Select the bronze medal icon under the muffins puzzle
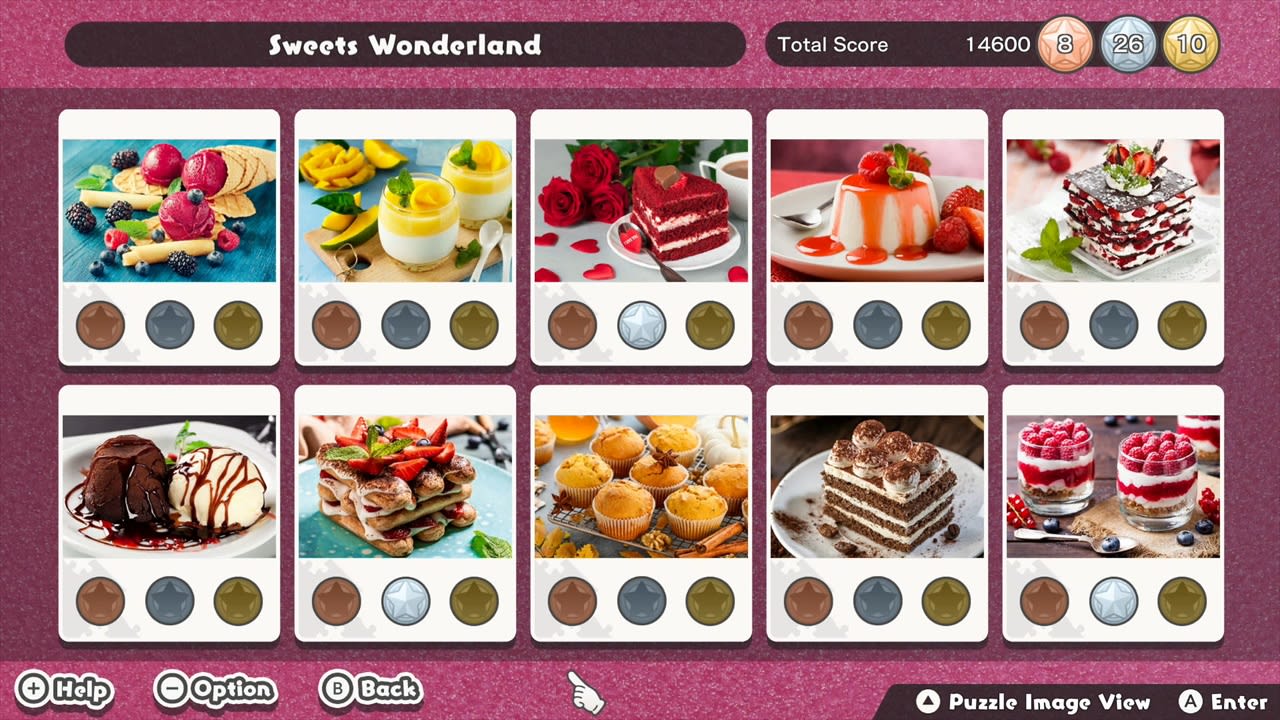Image resolution: width=1280 pixels, height=720 pixels. click(x=573, y=600)
